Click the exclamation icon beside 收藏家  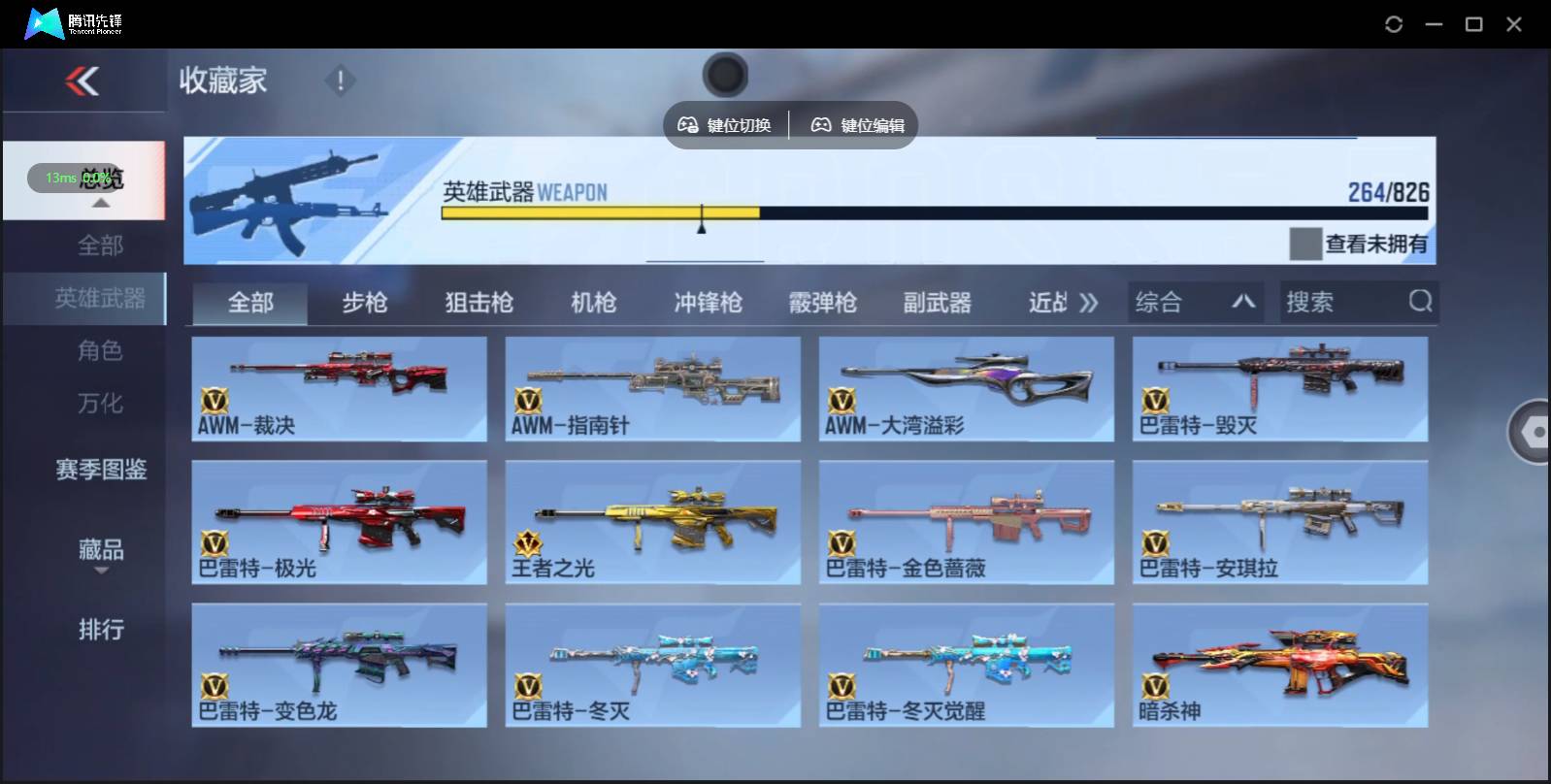coord(340,82)
